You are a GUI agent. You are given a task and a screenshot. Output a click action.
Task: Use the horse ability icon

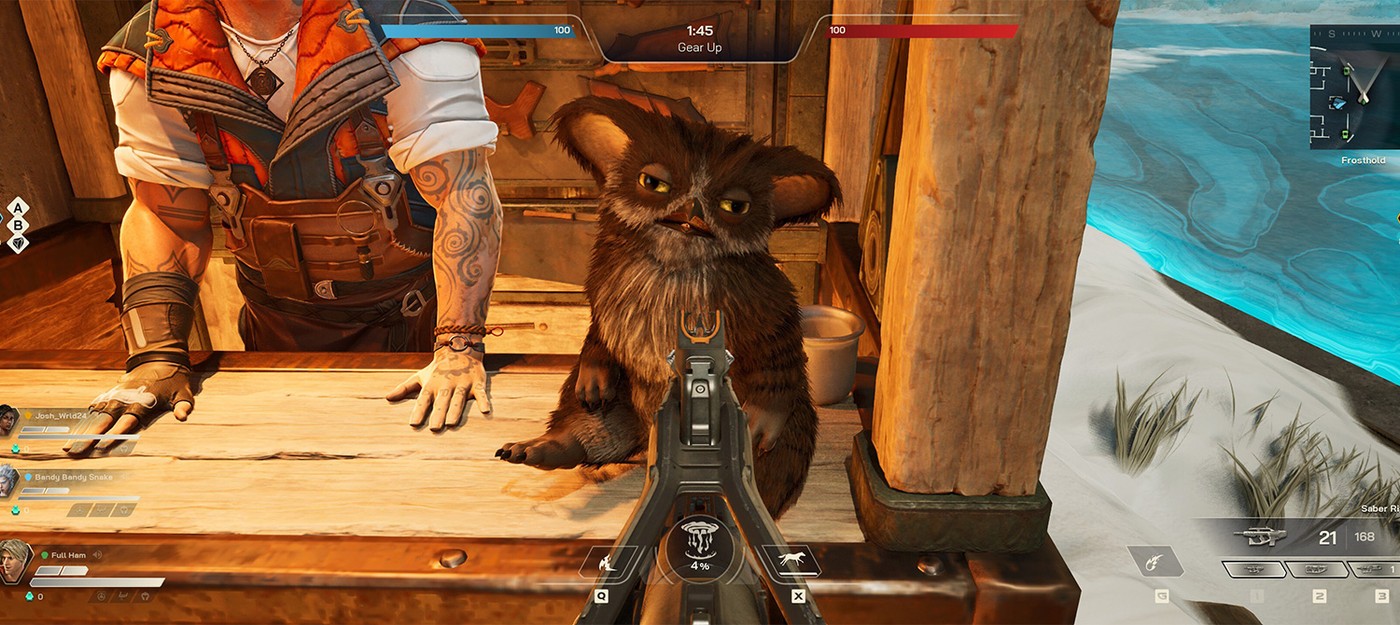(x=790, y=561)
